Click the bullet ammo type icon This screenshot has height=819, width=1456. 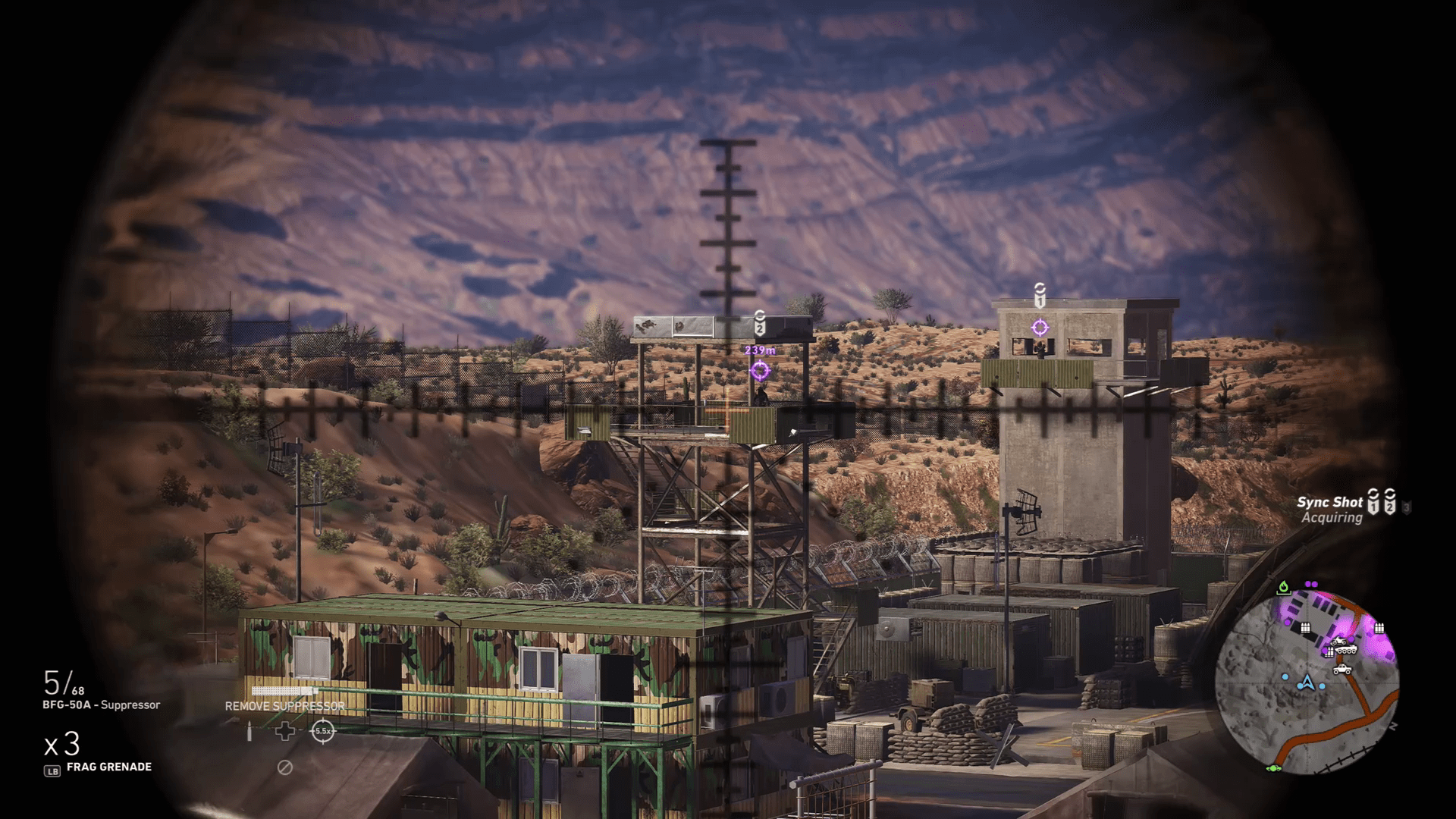[x=249, y=730]
